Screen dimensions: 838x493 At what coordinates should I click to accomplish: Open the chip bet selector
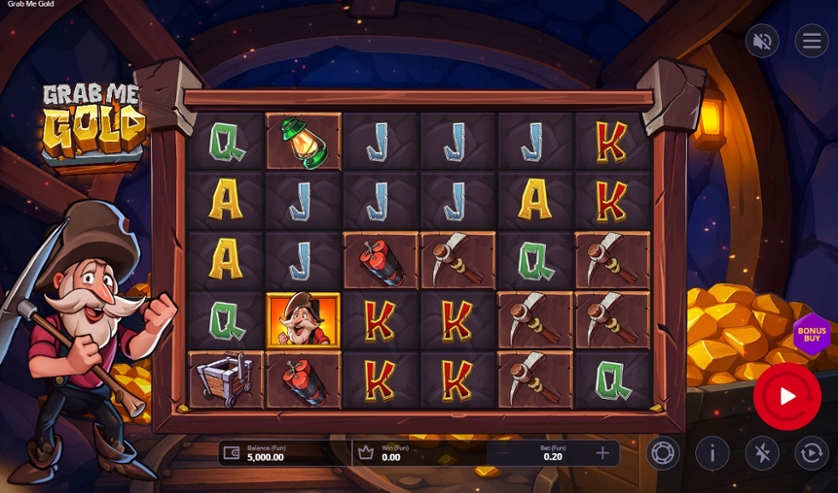(x=661, y=453)
